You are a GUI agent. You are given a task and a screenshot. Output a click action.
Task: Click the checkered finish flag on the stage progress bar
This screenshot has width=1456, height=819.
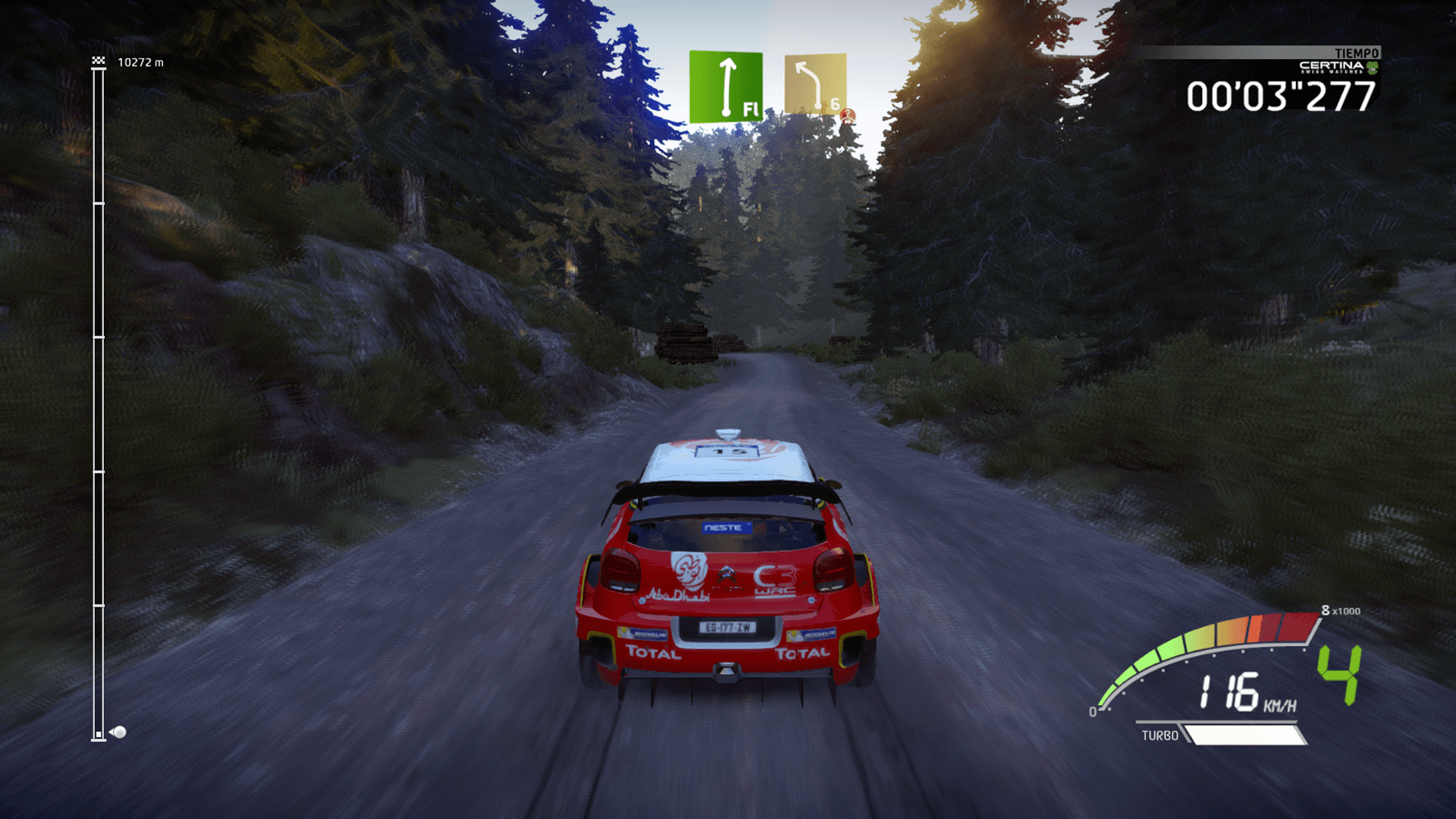pos(99,61)
